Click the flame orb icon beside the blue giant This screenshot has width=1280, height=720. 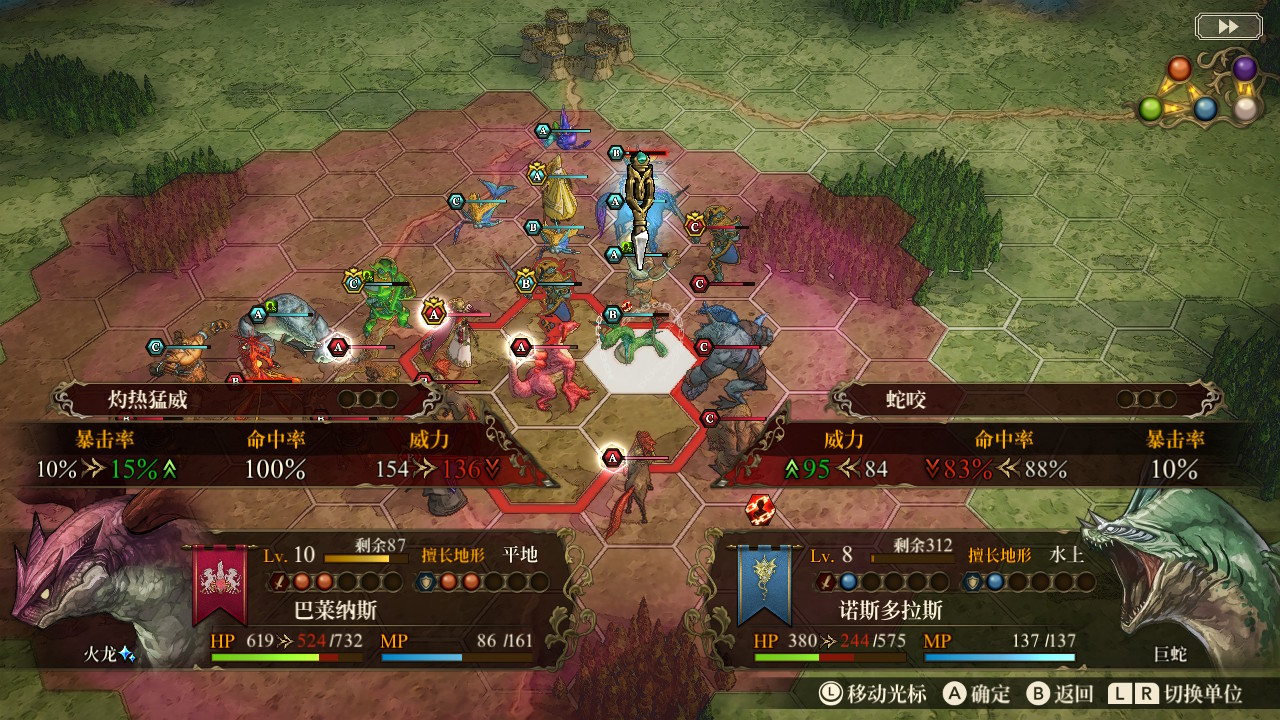760,510
